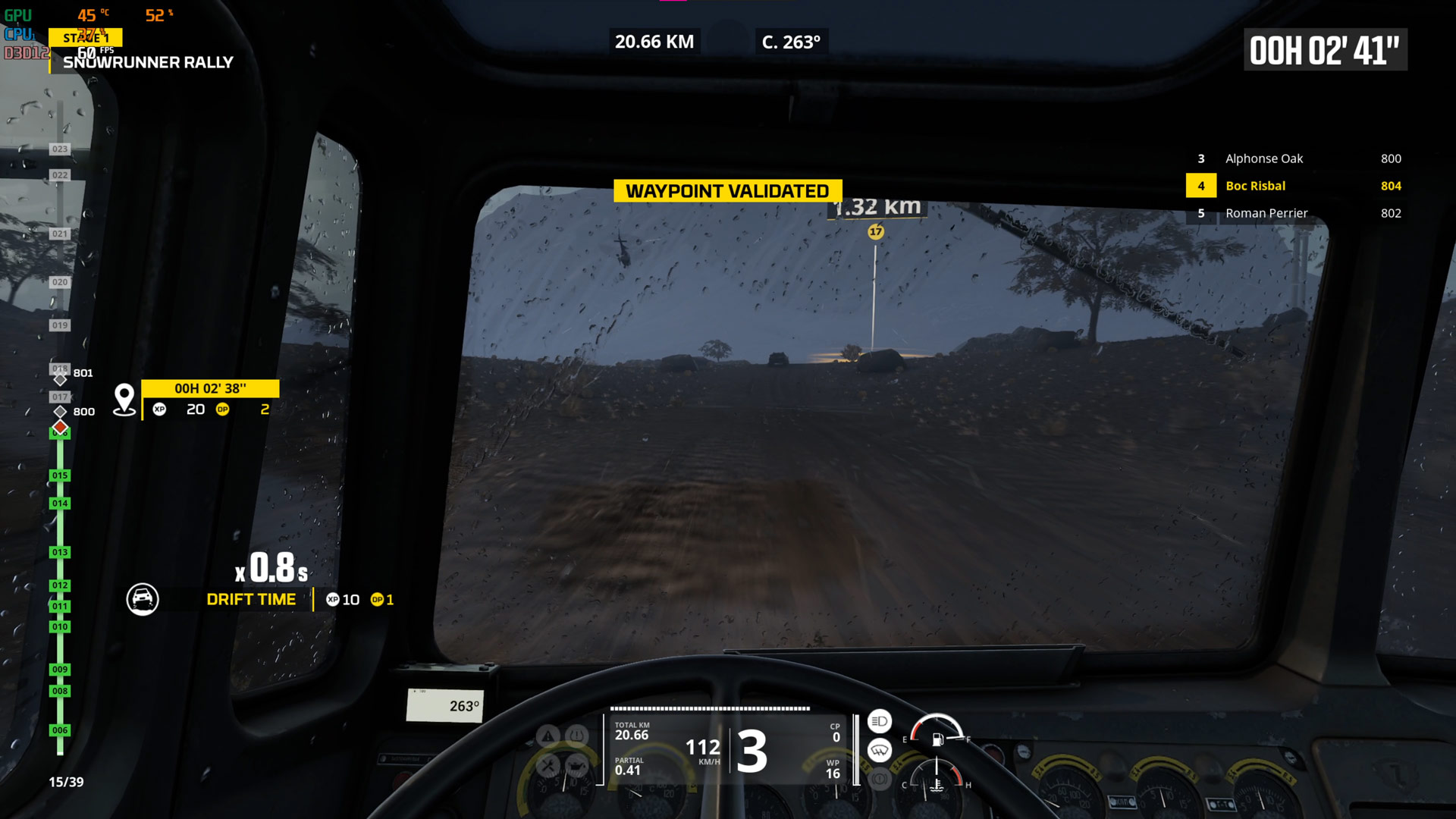Click the warning triangle indicator icon
Screen dimensions: 1456x819
click(548, 736)
